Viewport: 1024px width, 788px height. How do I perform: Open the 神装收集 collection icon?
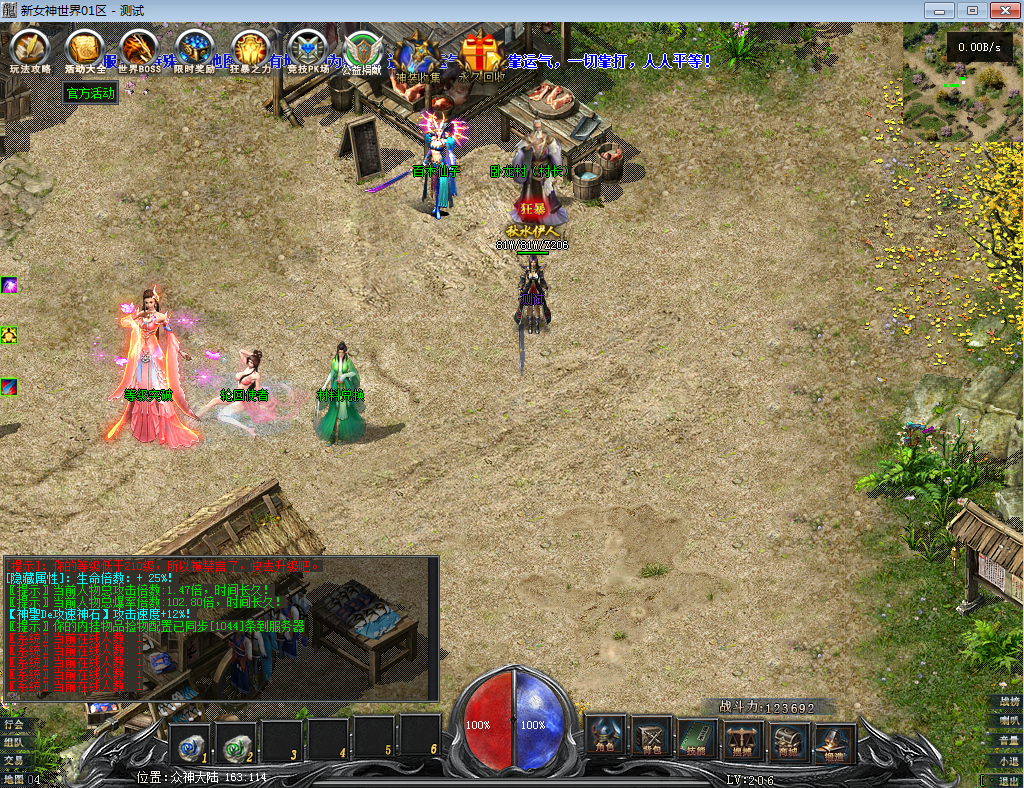coord(417,54)
